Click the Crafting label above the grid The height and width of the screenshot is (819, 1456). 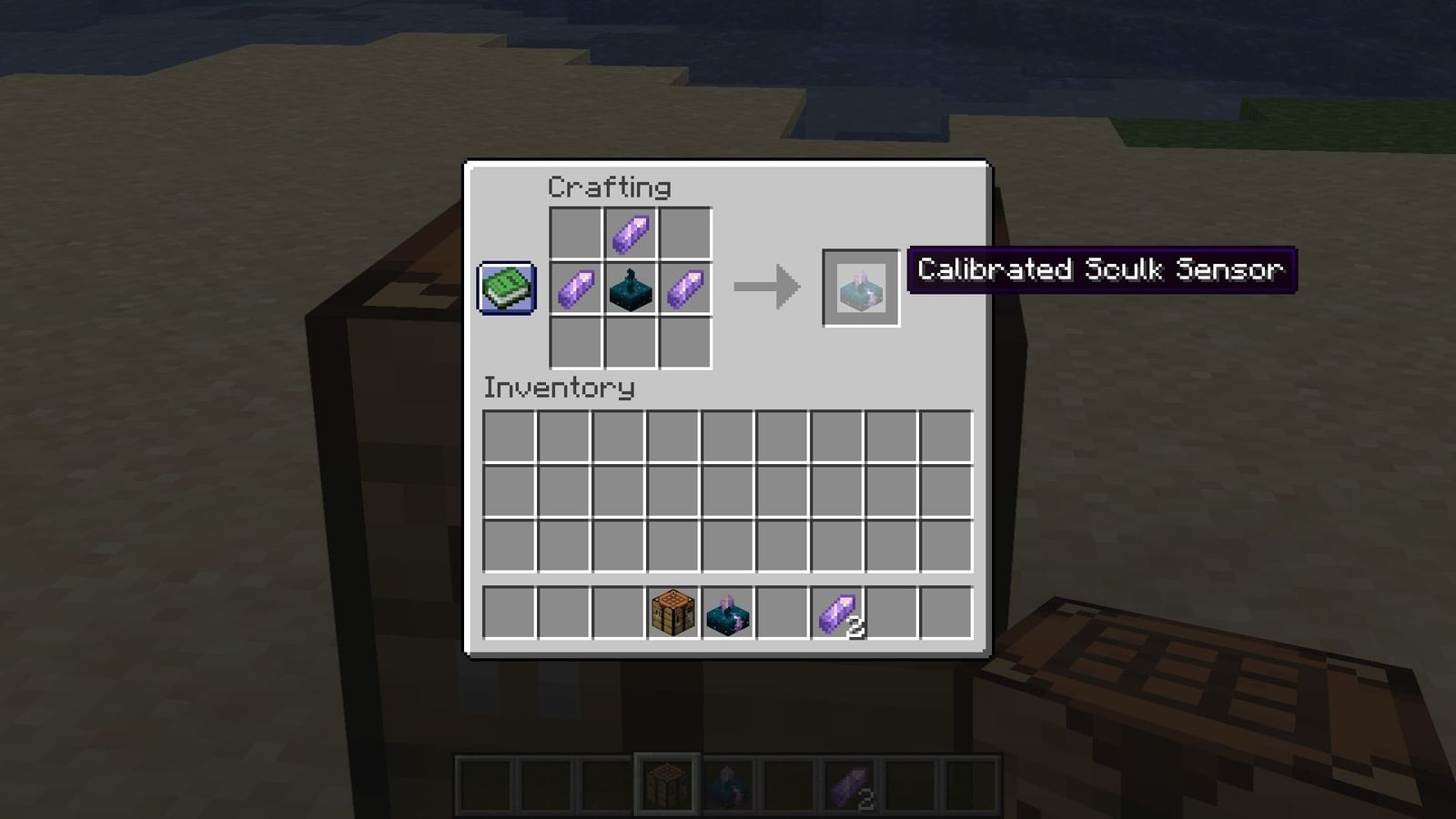608,187
